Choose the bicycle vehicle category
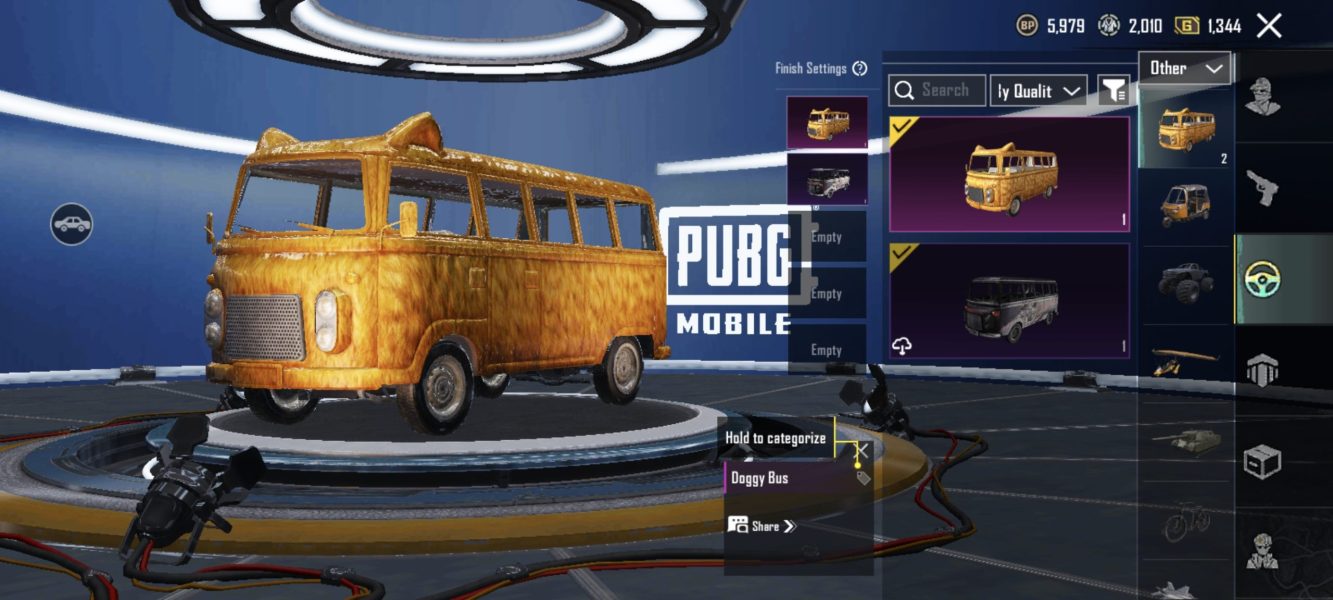 tap(1185, 520)
